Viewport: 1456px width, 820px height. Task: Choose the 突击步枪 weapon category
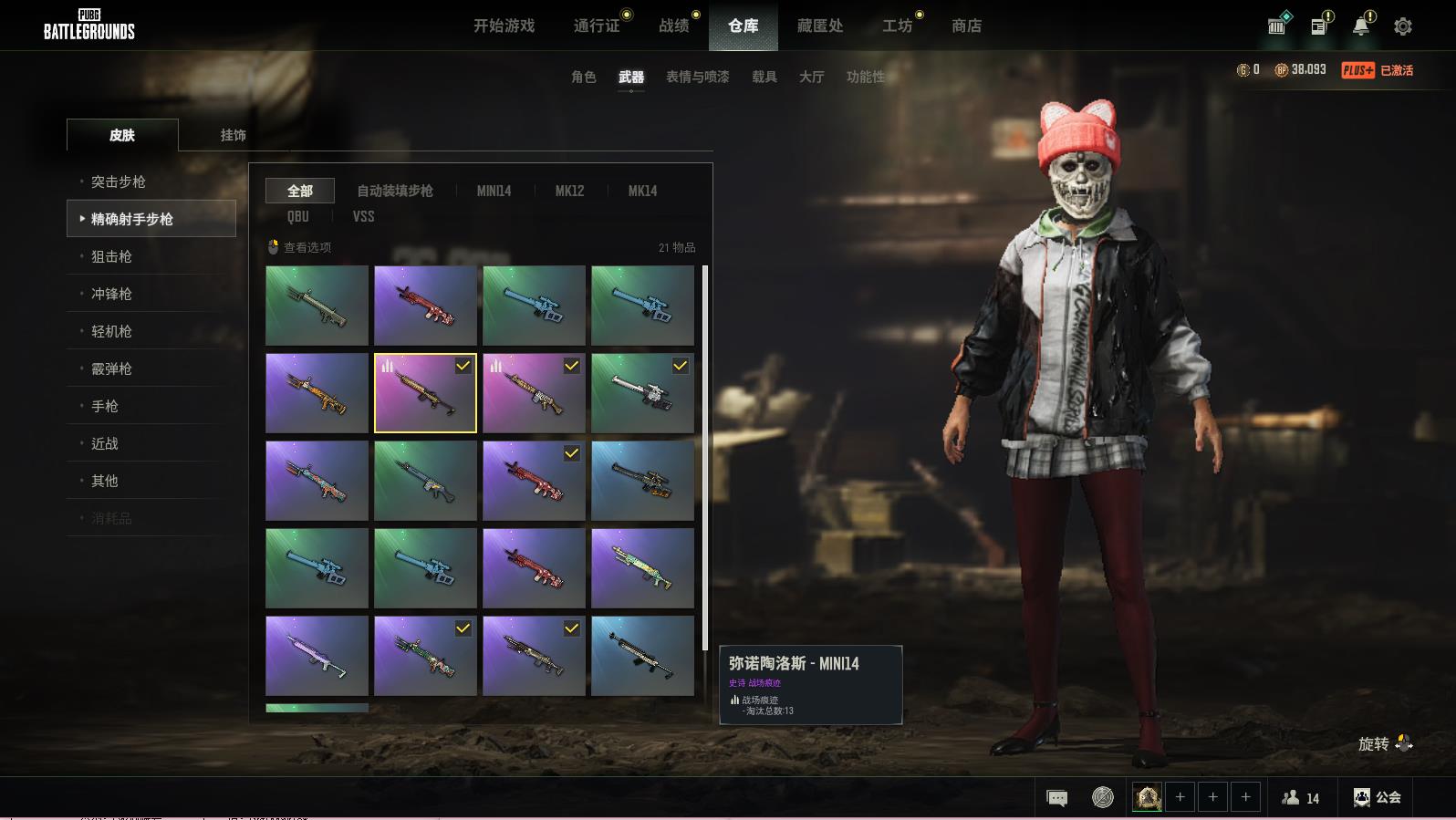[x=119, y=182]
